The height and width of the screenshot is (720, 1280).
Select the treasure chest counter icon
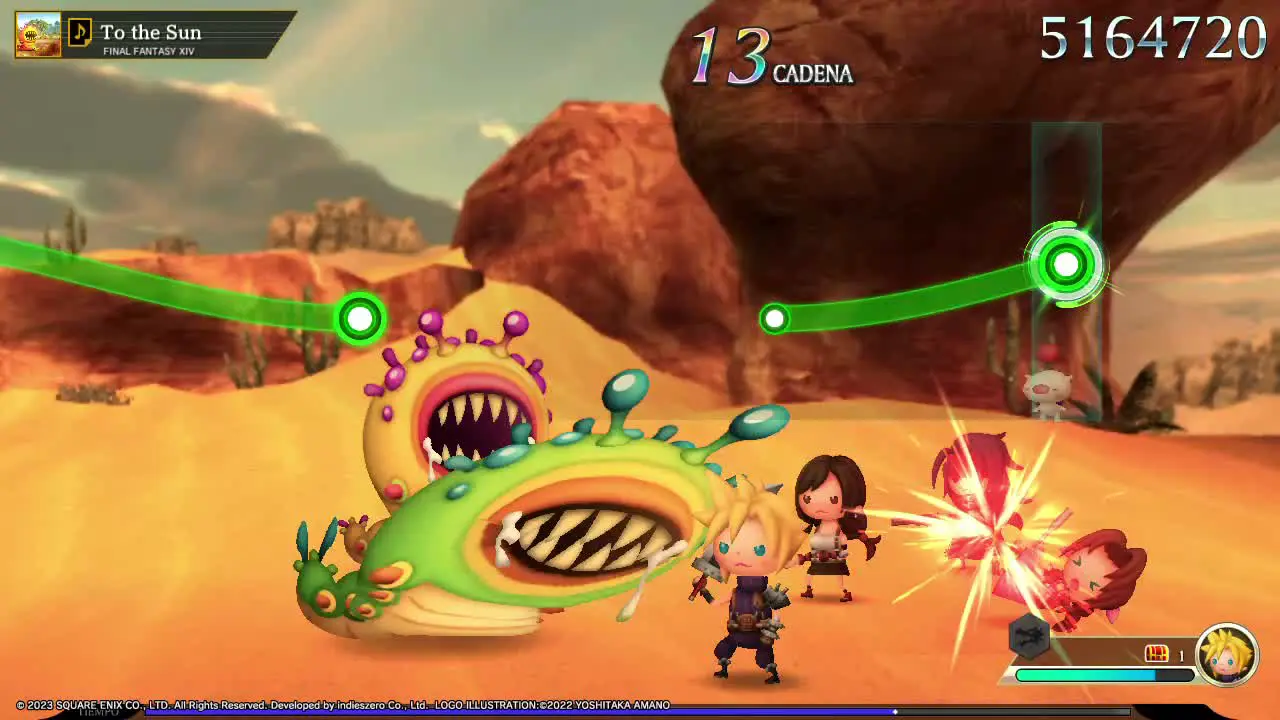[1157, 654]
